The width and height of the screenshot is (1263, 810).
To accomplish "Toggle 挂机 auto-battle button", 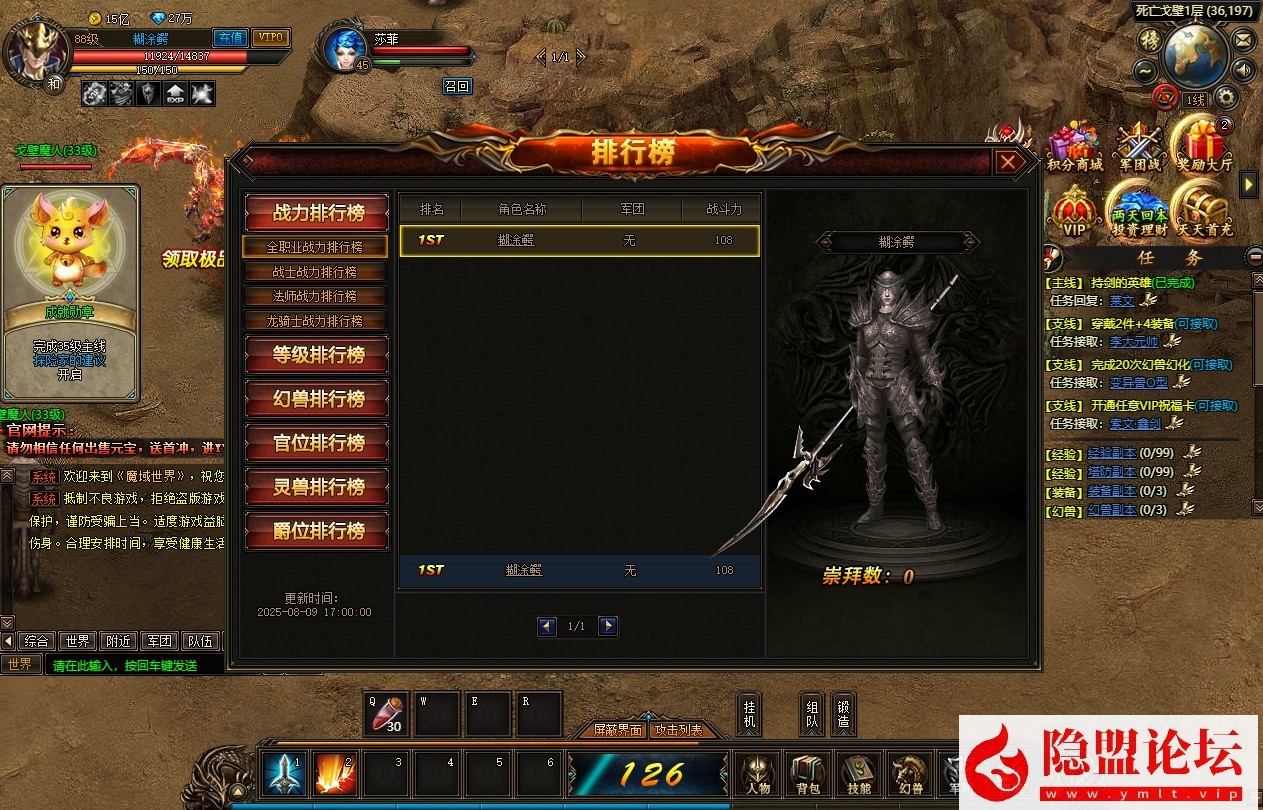I will point(749,712).
